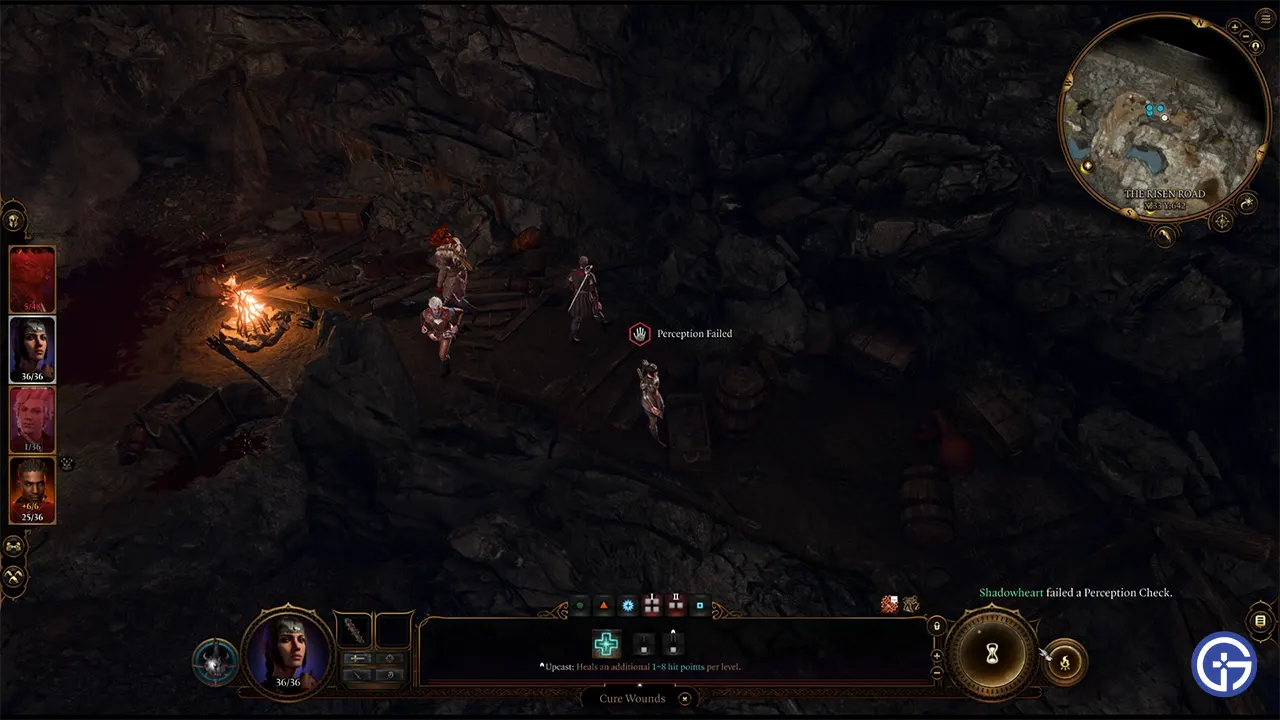The width and height of the screenshot is (1280, 720).
Task: Select the crossed-hammers icon in the left sidebar
Action: [14, 577]
